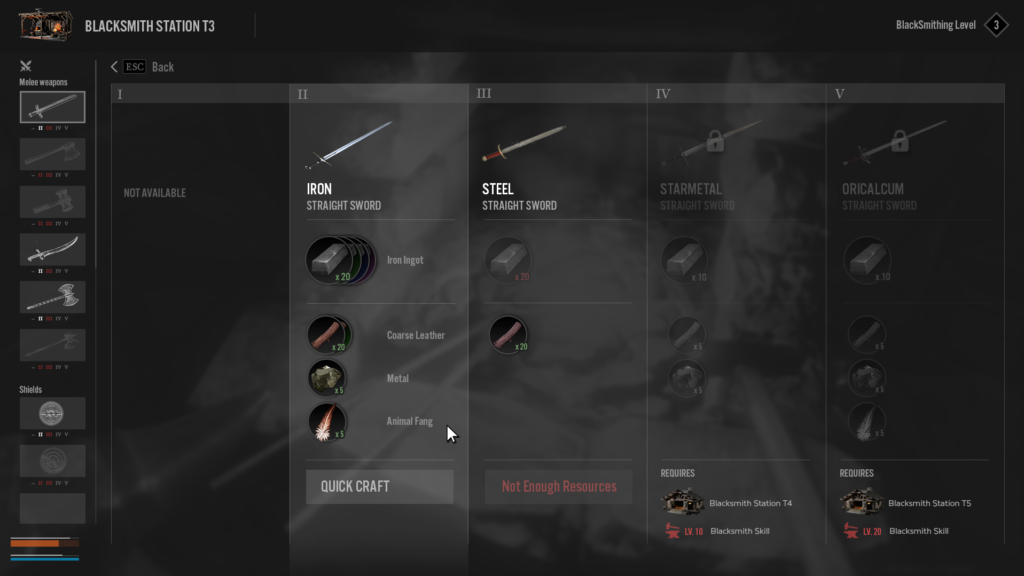1024x576 pixels.
Task: Click the Steel sword's ingot ingredient icon
Action: pos(508,260)
